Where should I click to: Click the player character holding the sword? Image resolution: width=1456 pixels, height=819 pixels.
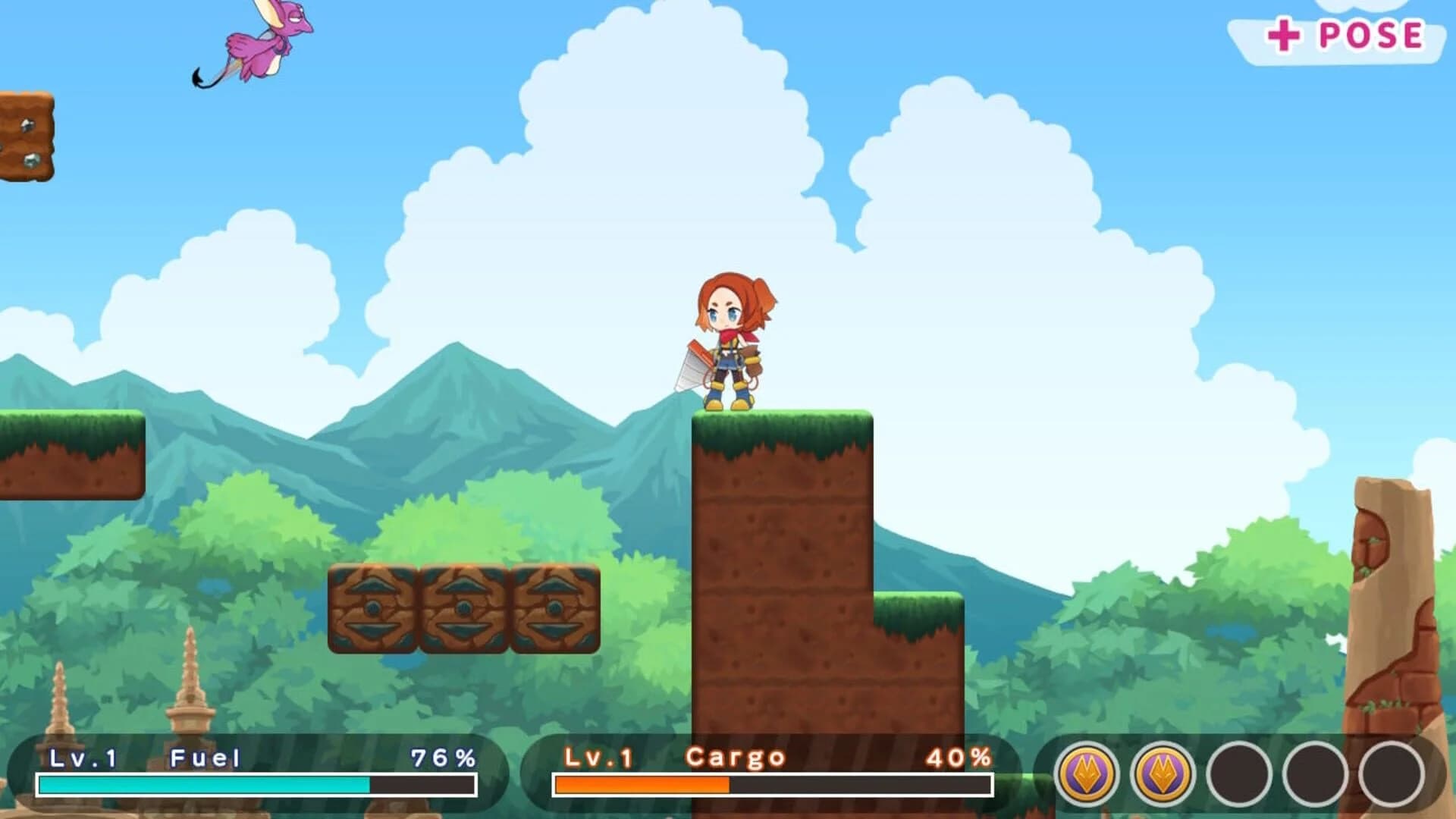click(728, 341)
